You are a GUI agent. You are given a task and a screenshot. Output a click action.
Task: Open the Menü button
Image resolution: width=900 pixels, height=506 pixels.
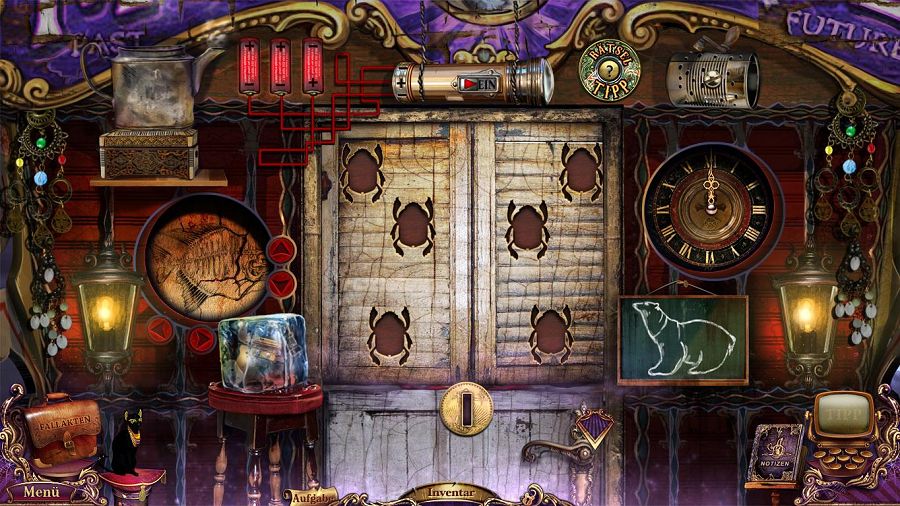coord(42,491)
